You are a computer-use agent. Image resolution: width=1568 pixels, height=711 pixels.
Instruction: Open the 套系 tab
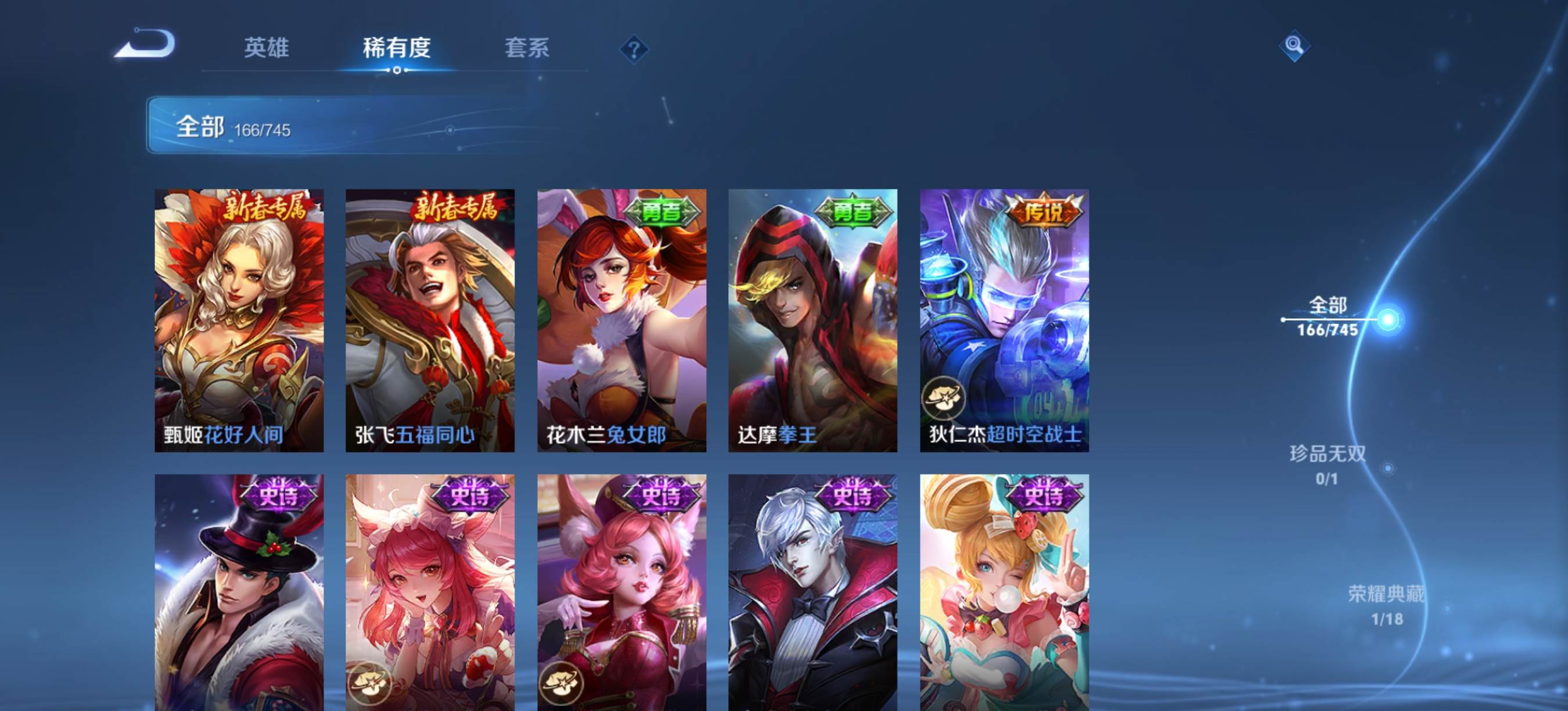click(x=527, y=48)
